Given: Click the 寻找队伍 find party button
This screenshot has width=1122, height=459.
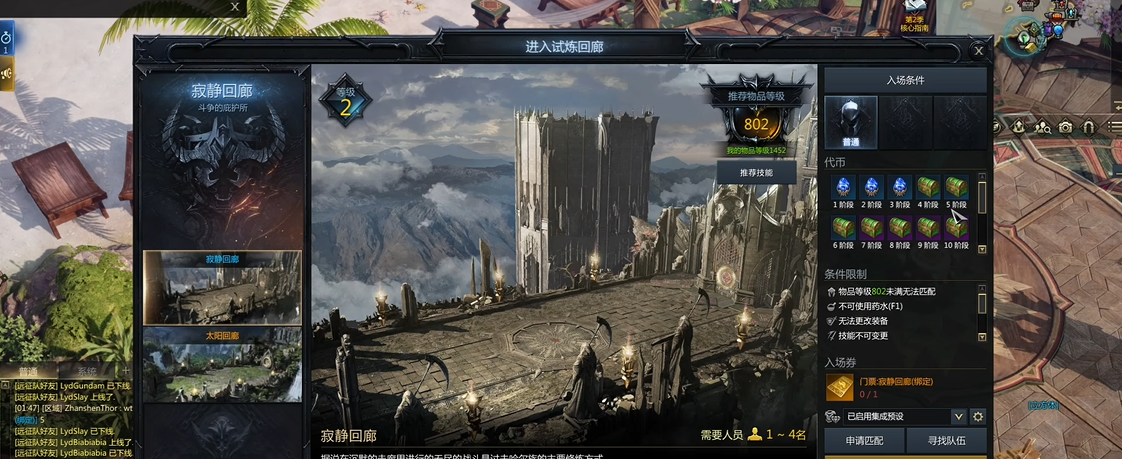Looking at the screenshot, I should pyautogui.click(x=946, y=440).
